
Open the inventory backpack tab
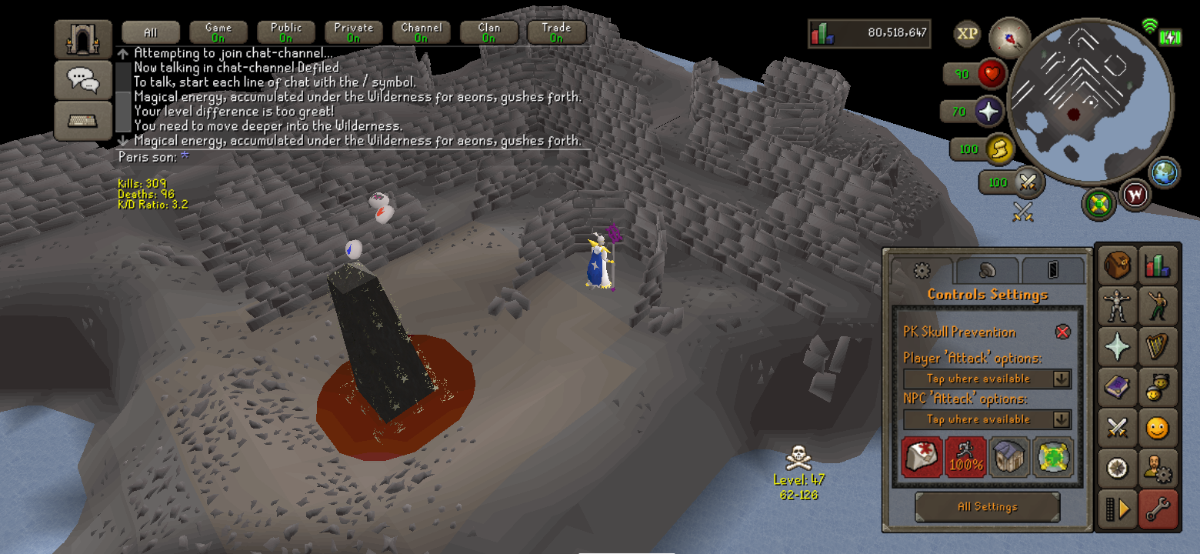[1117, 264]
